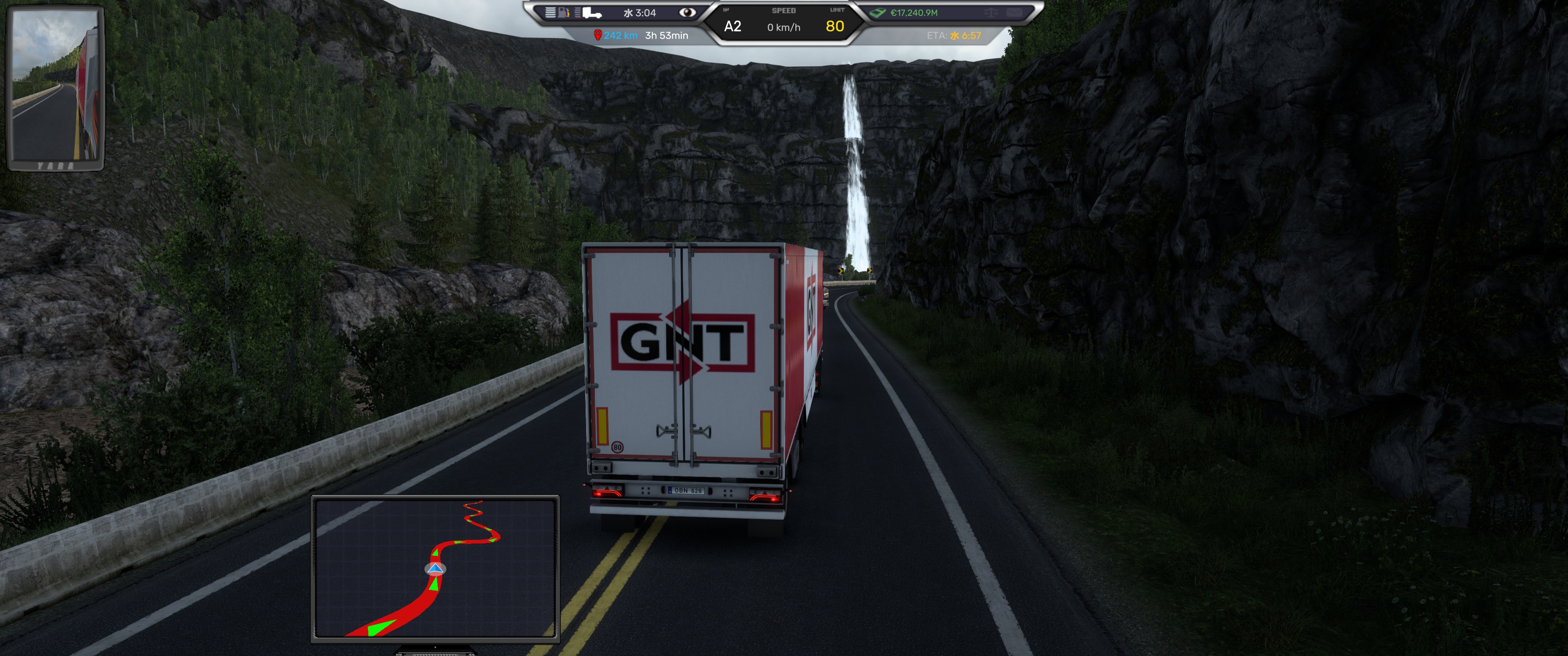Click the route advisor GPS minimap
The width and height of the screenshot is (1568, 656).
click(434, 568)
